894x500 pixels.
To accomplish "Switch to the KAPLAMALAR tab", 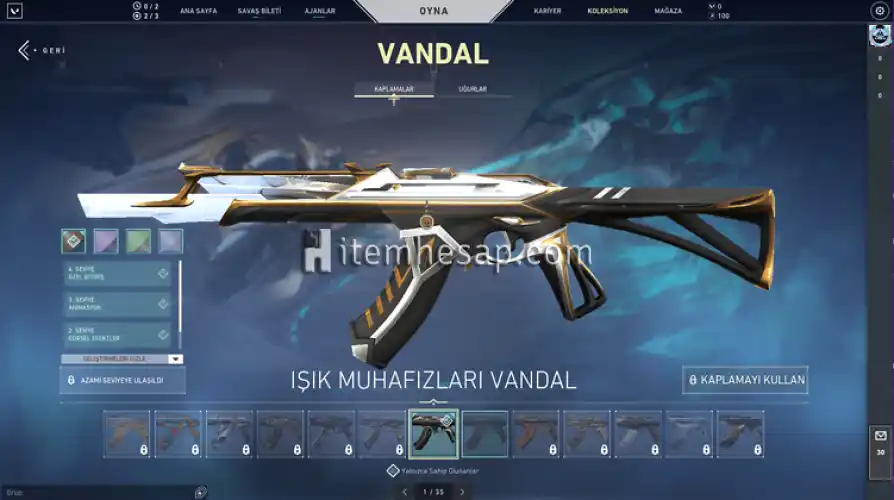I will tap(394, 89).
